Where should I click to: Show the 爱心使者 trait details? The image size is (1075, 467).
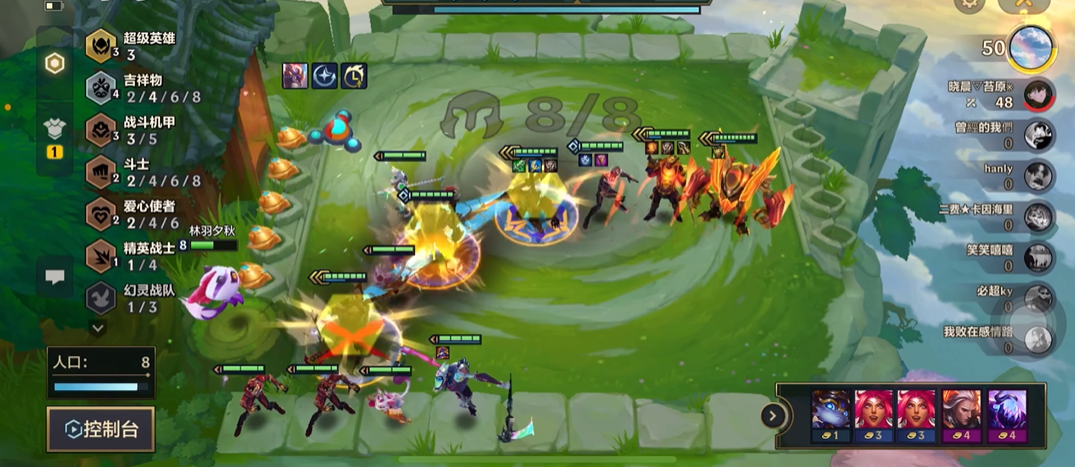click(x=100, y=214)
